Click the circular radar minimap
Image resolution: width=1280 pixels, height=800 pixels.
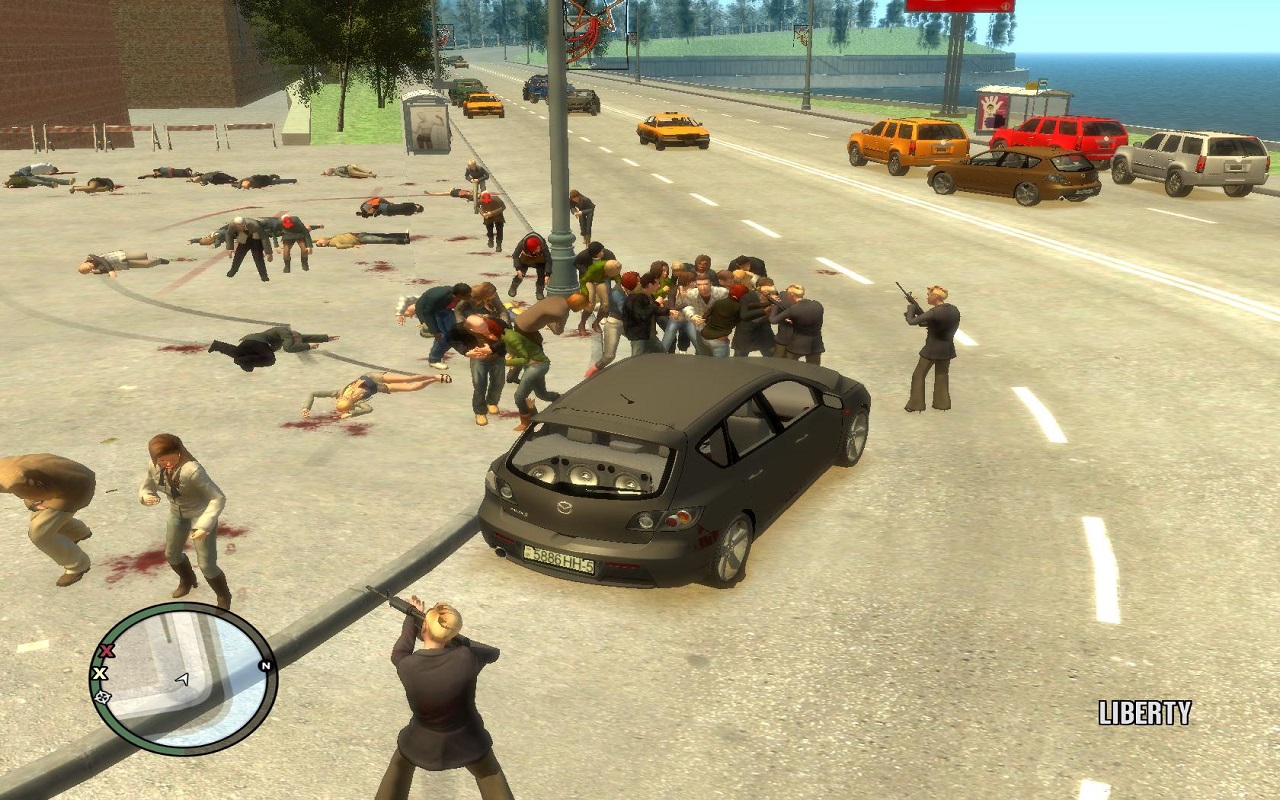[183, 679]
